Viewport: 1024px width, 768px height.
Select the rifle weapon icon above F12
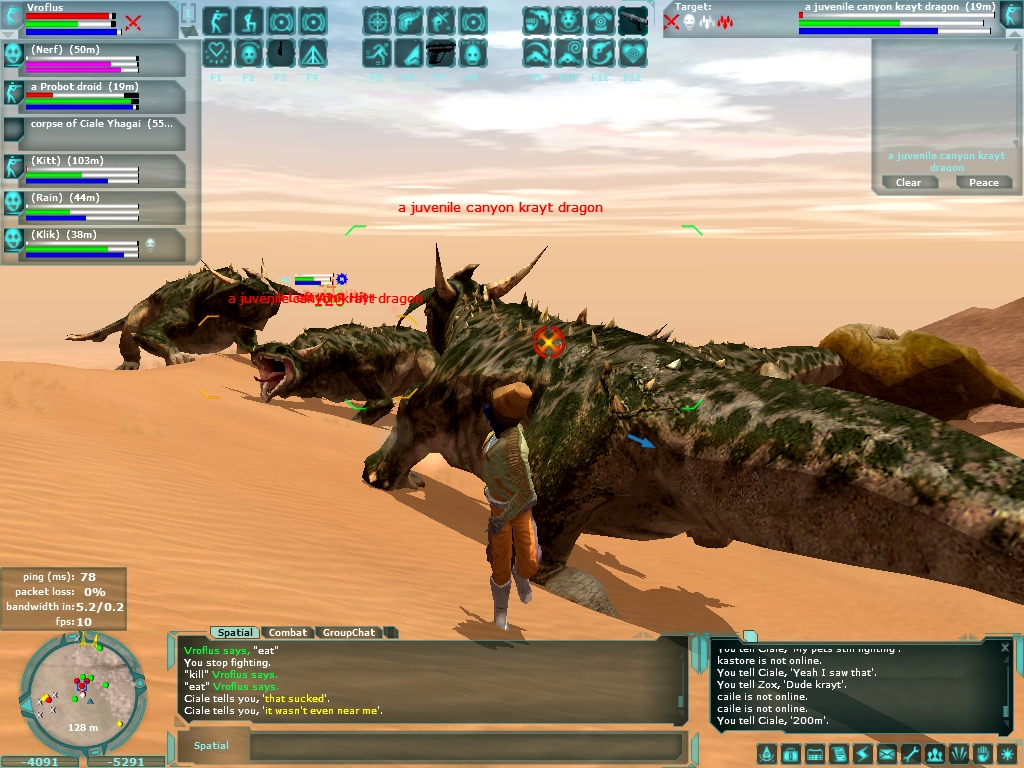coord(632,21)
